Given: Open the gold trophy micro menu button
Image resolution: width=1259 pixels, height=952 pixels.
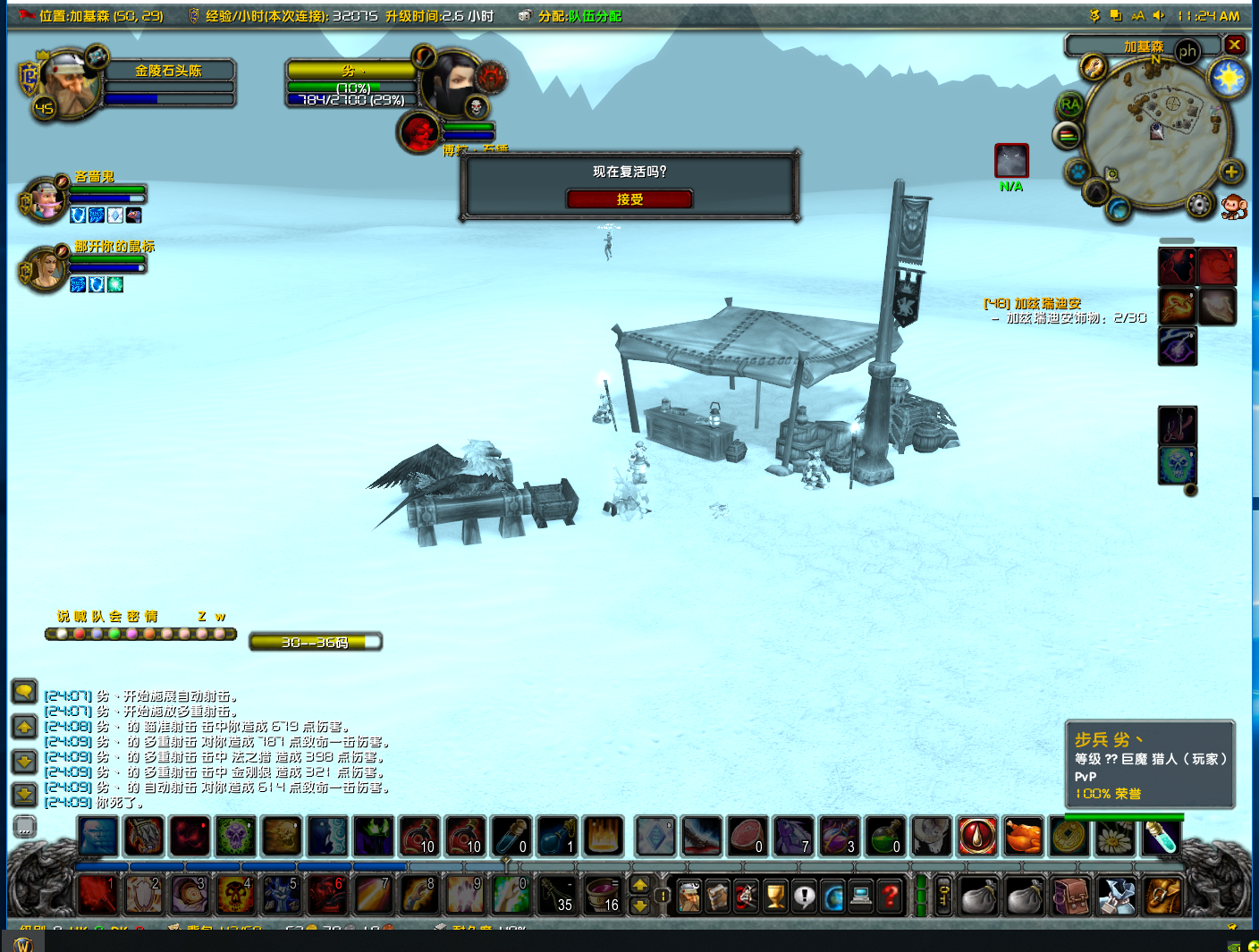Looking at the screenshot, I should 775,895.
